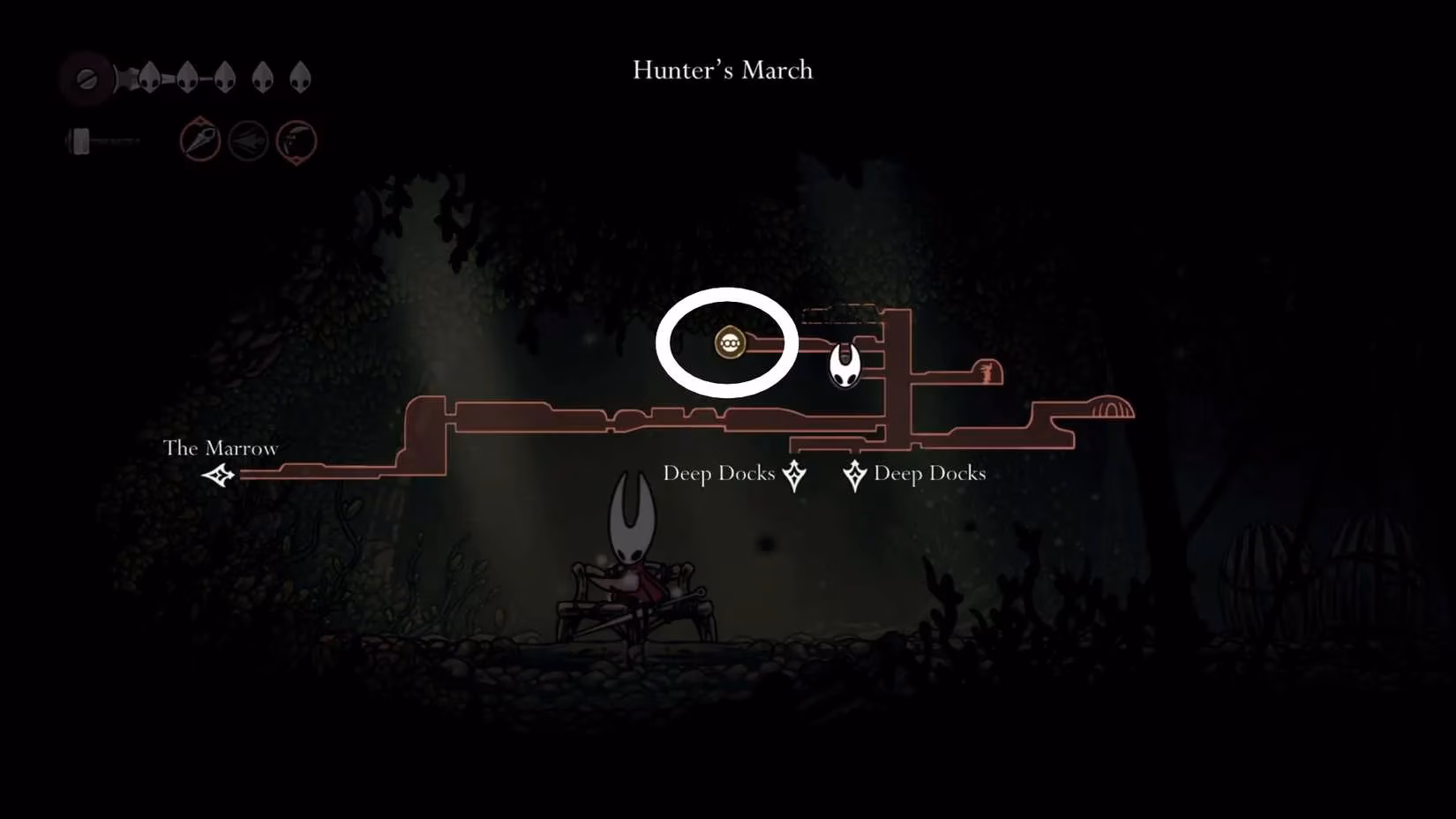The width and height of the screenshot is (1456, 819).
Task: Click the right Deep Docks label
Action: click(x=929, y=473)
